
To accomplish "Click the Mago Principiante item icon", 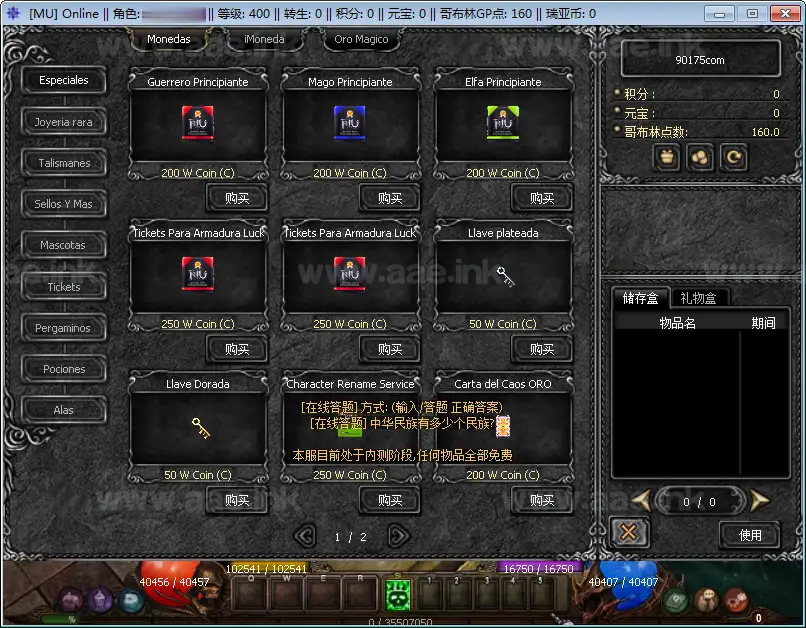I will pyautogui.click(x=349, y=122).
